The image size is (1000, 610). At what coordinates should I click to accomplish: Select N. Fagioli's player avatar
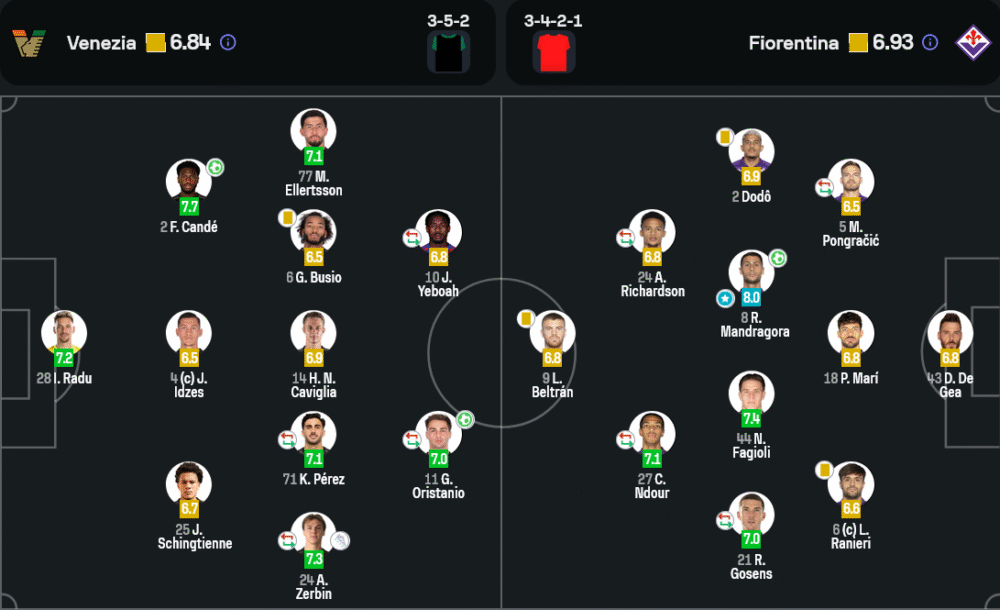coord(751,394)
